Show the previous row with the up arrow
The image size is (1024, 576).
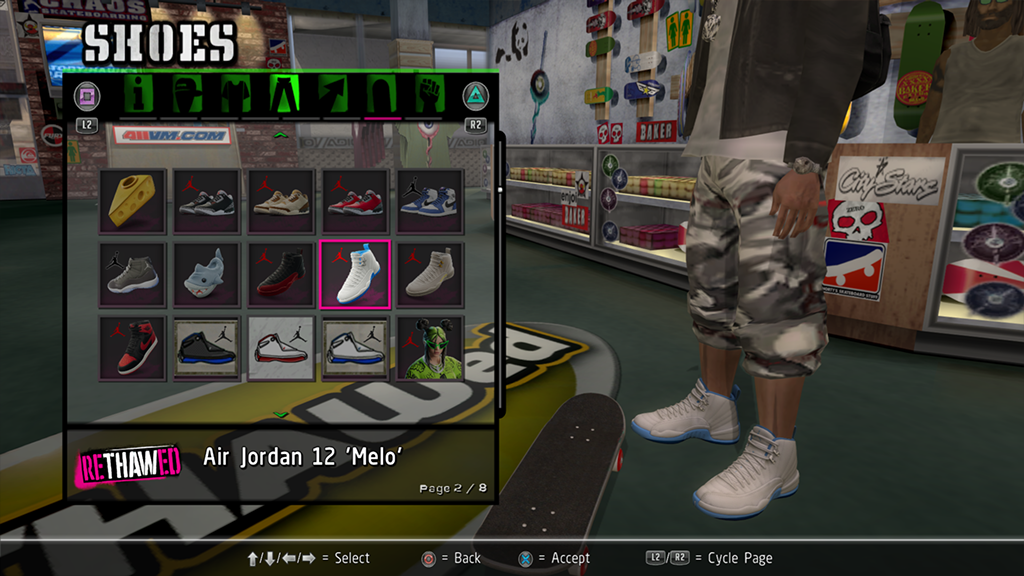[281, 133]
